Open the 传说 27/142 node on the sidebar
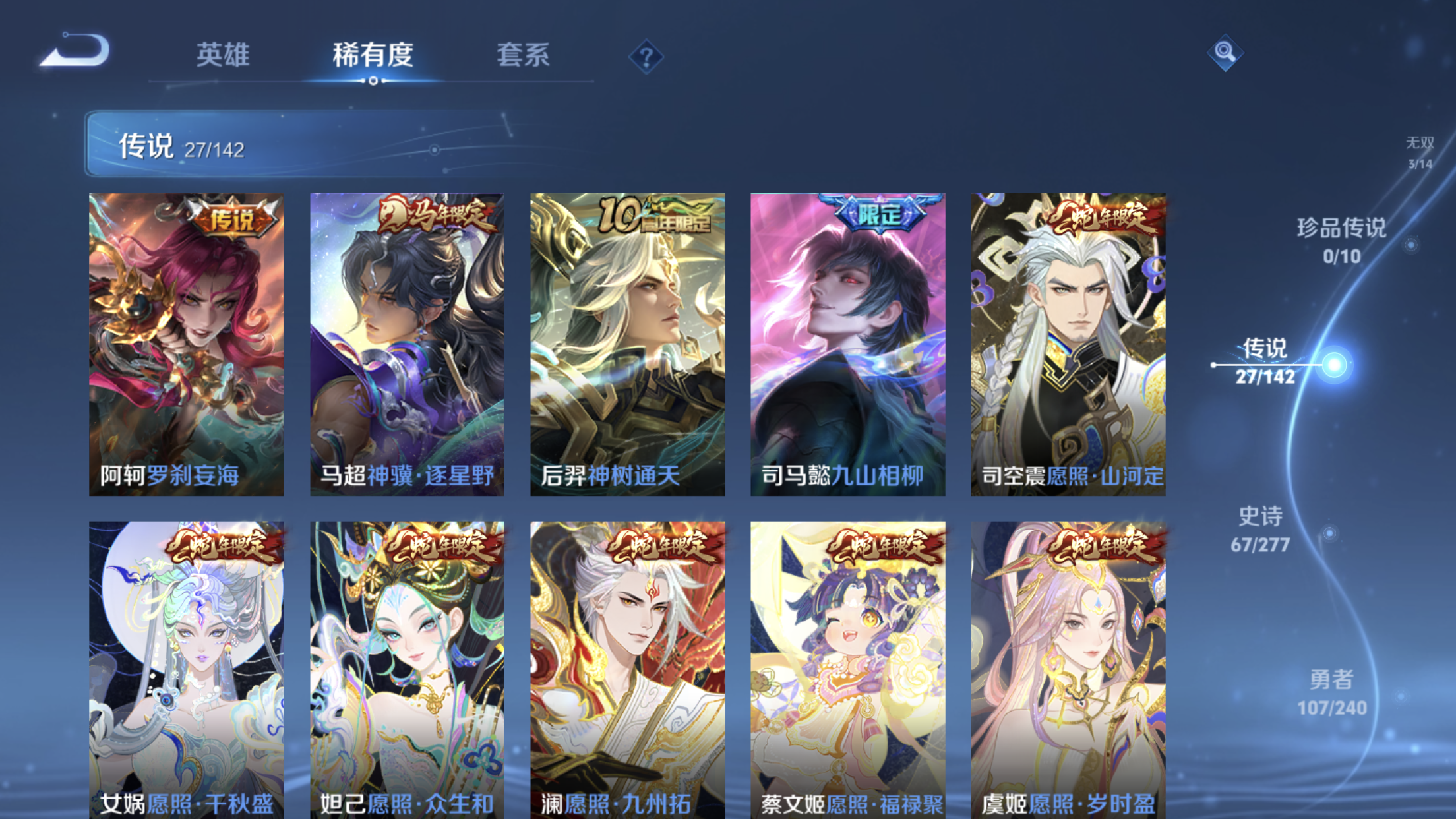 (x=1265, y=361)
